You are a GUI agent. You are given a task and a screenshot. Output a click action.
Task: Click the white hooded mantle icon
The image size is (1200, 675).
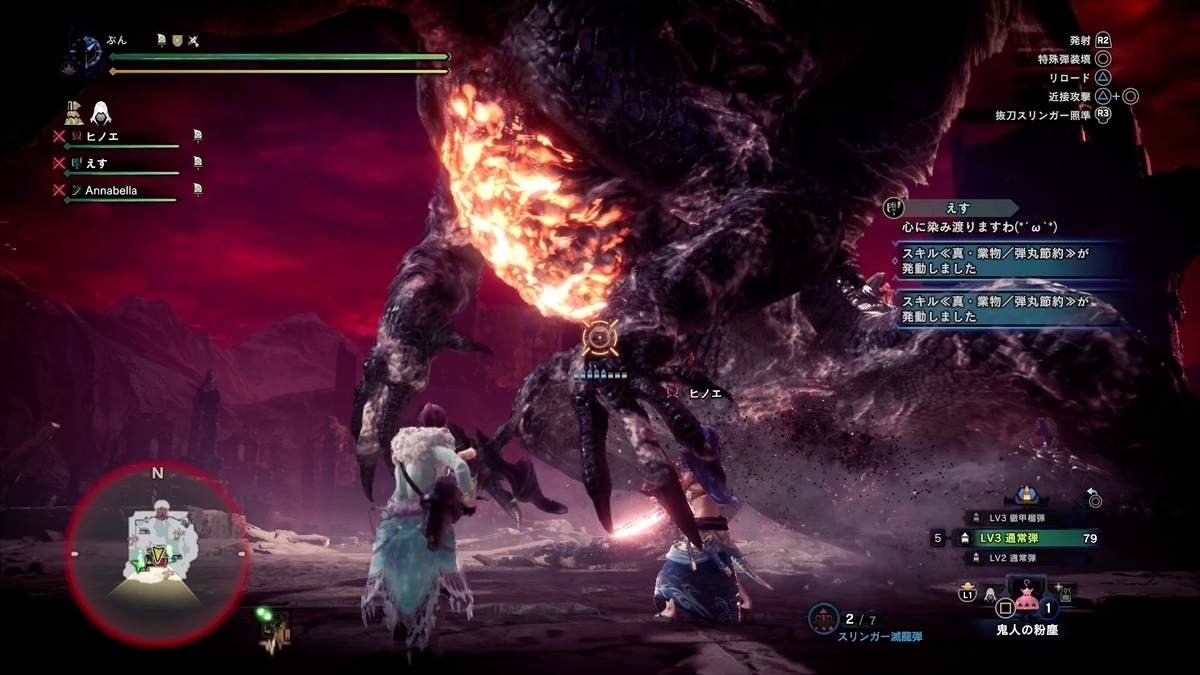[x=101, y=113]
